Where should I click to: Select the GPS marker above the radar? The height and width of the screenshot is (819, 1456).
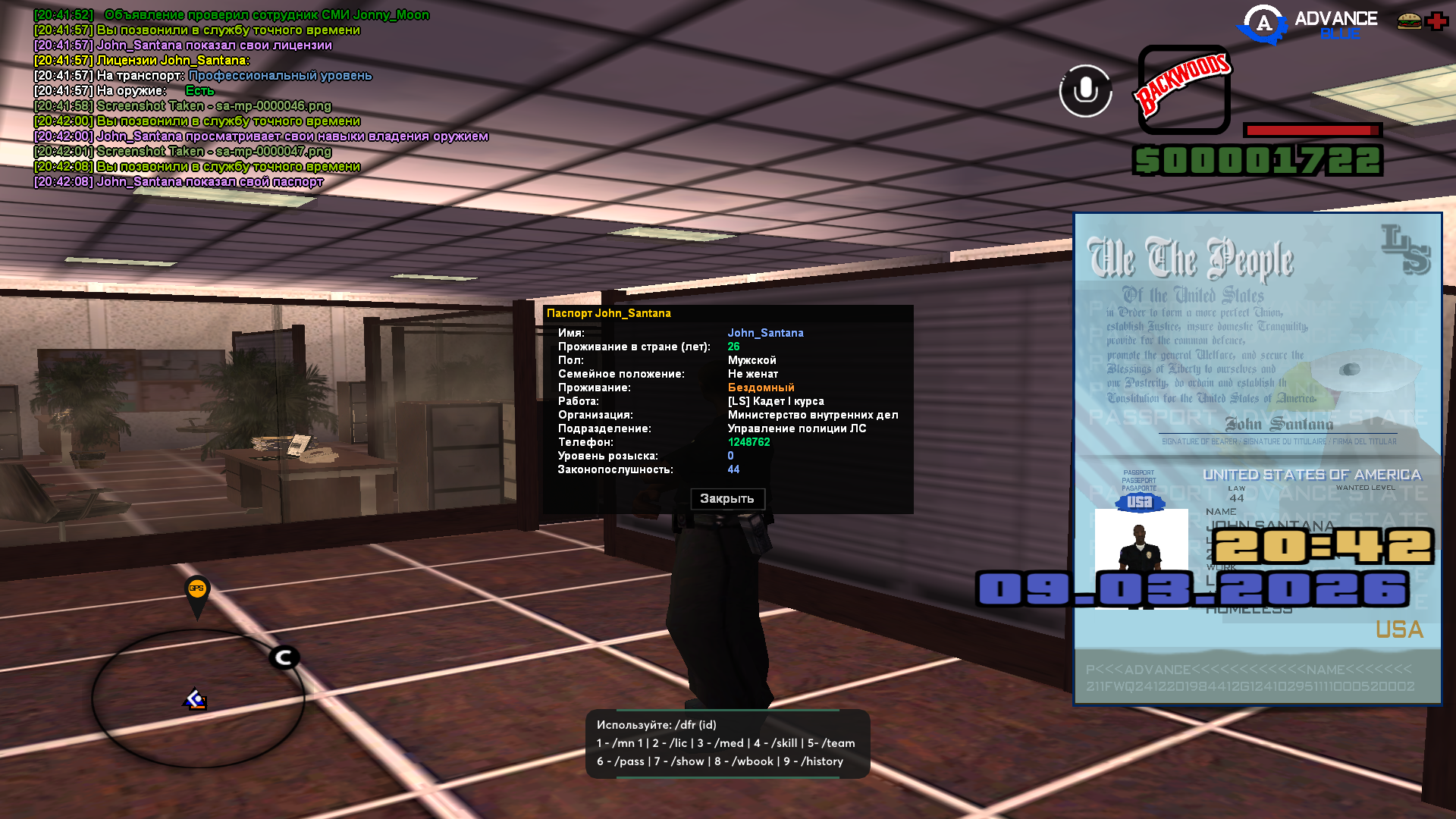(x=196, y=591)
